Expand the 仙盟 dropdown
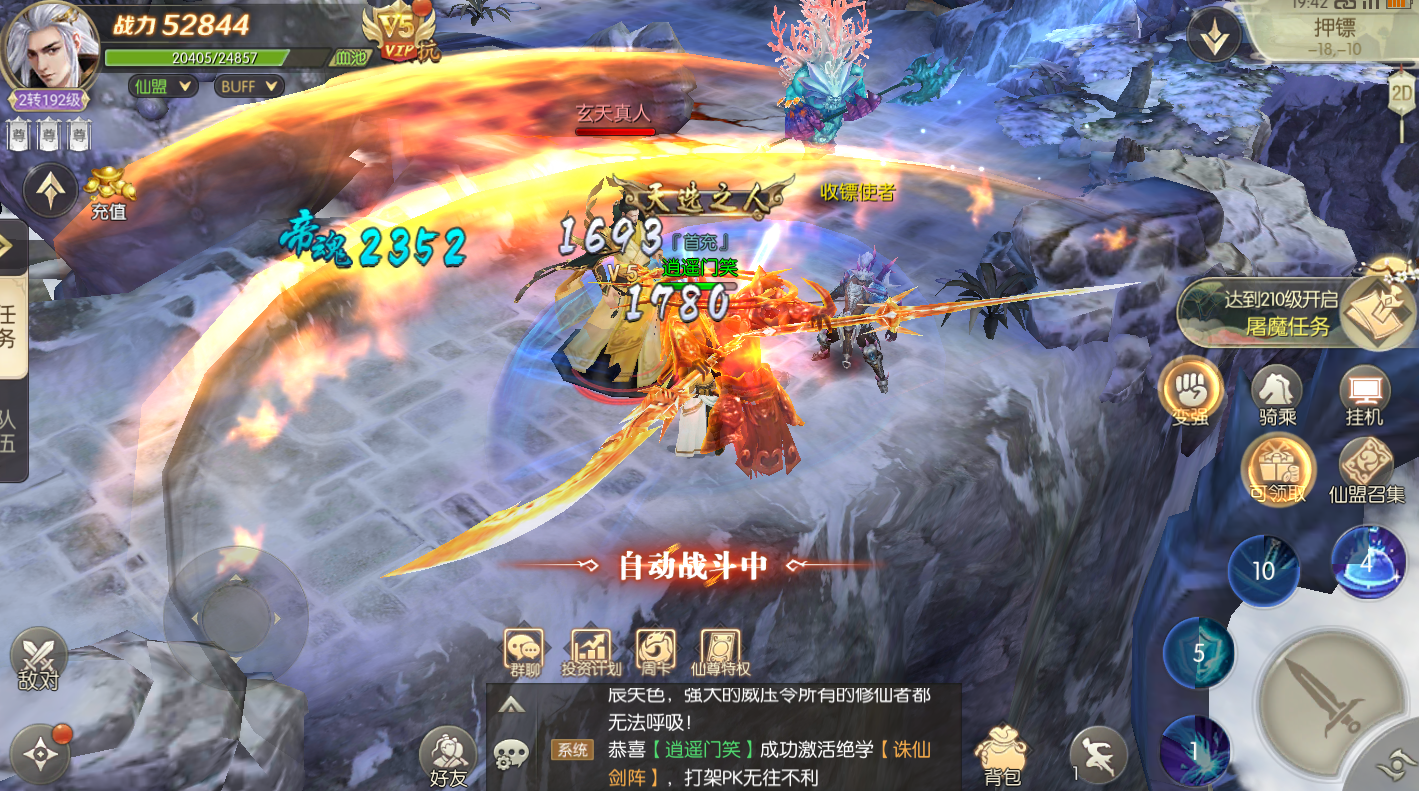The height and width of the screenshot is (791, 1419). 162,86
